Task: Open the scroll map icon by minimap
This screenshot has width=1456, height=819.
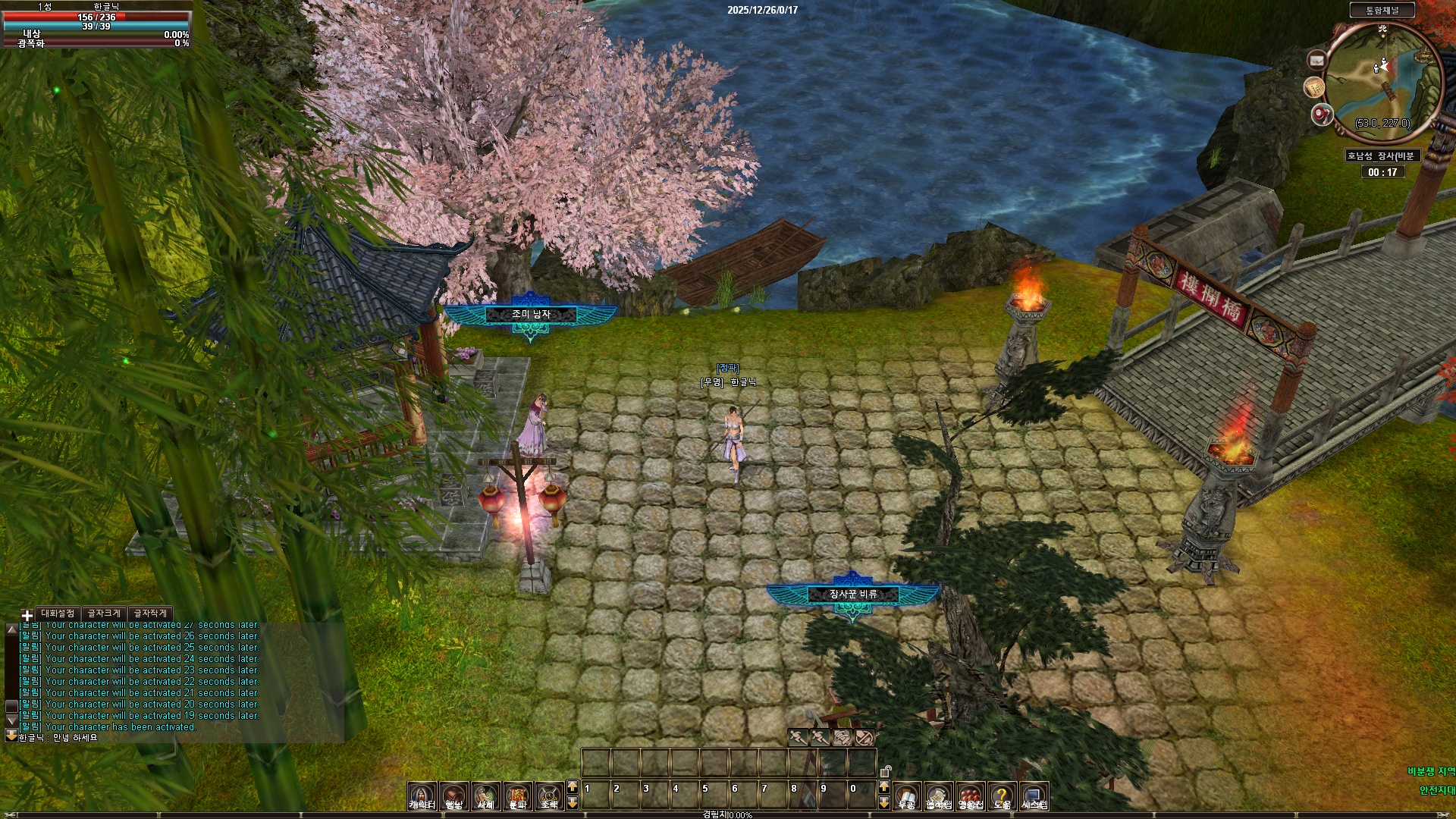Action: [1313, 87]
